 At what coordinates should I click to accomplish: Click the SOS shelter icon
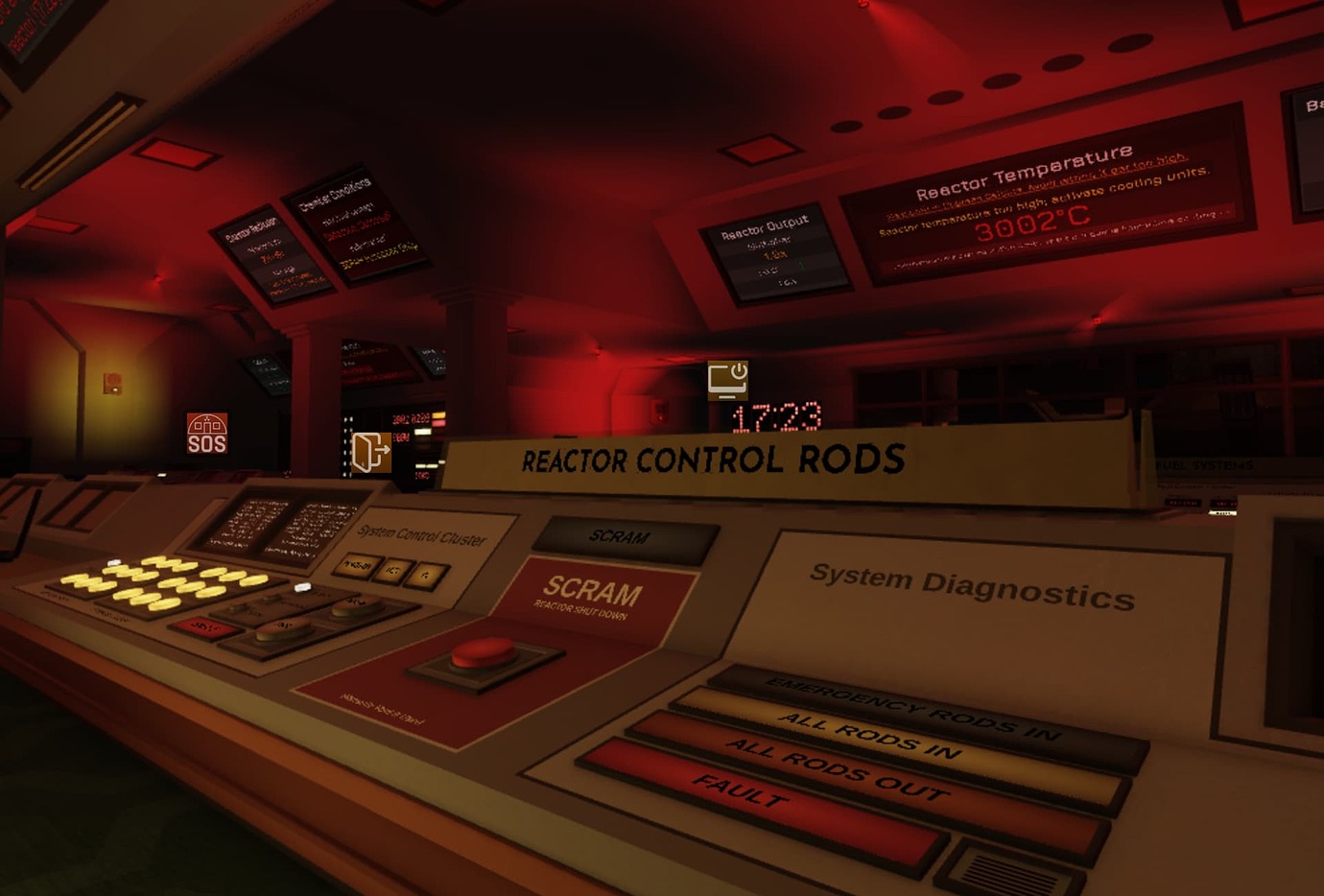pyautogui.click(x=207, y=434)
